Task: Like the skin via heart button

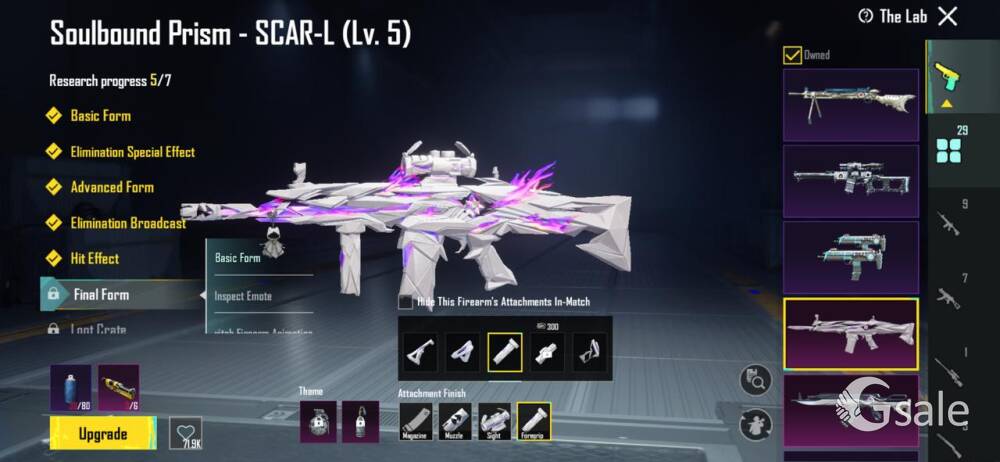Action: tap(186, 432)
